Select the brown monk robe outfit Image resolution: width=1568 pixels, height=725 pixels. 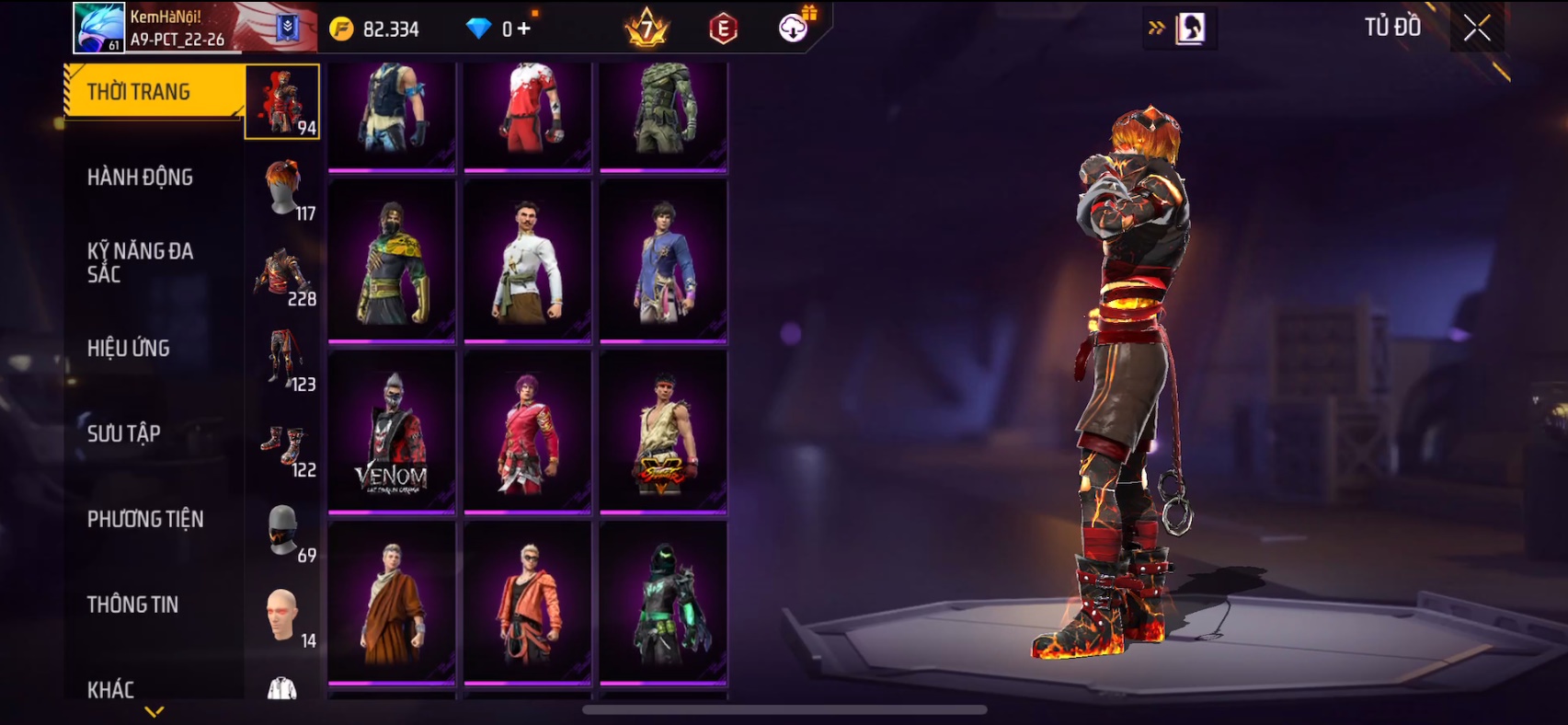tap(392, 603)
